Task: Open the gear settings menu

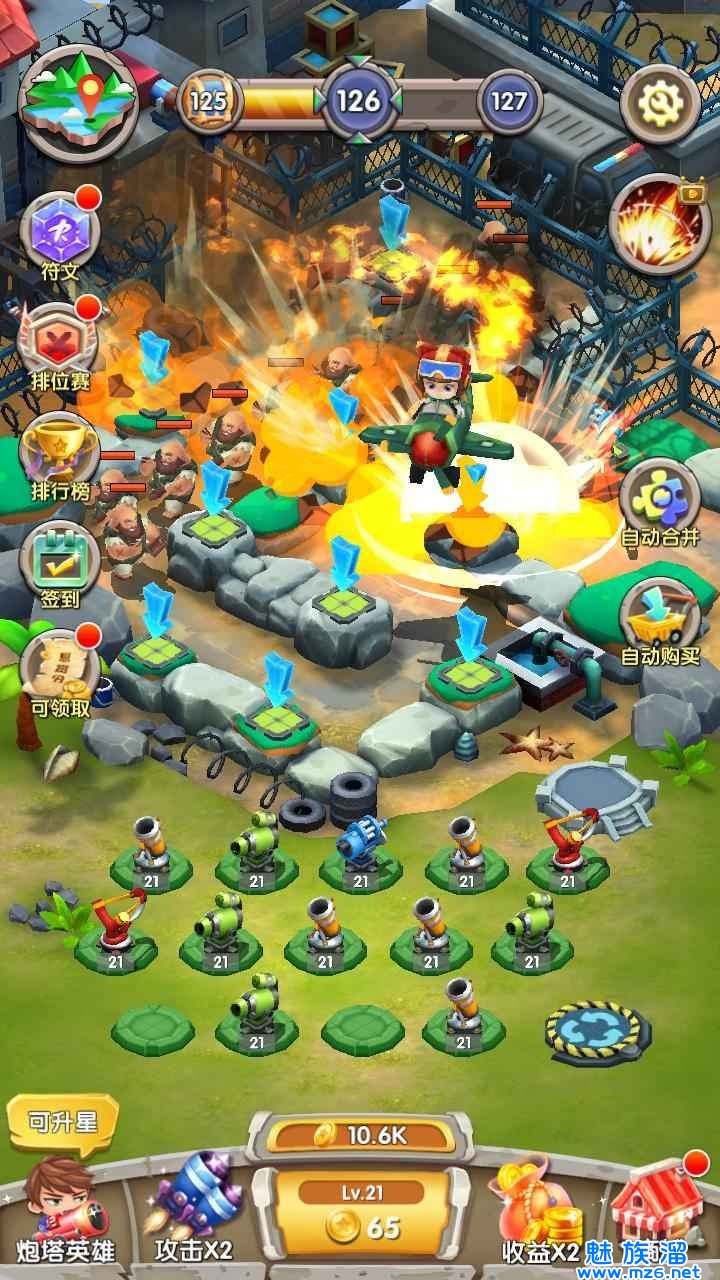Action: (659, 103)
